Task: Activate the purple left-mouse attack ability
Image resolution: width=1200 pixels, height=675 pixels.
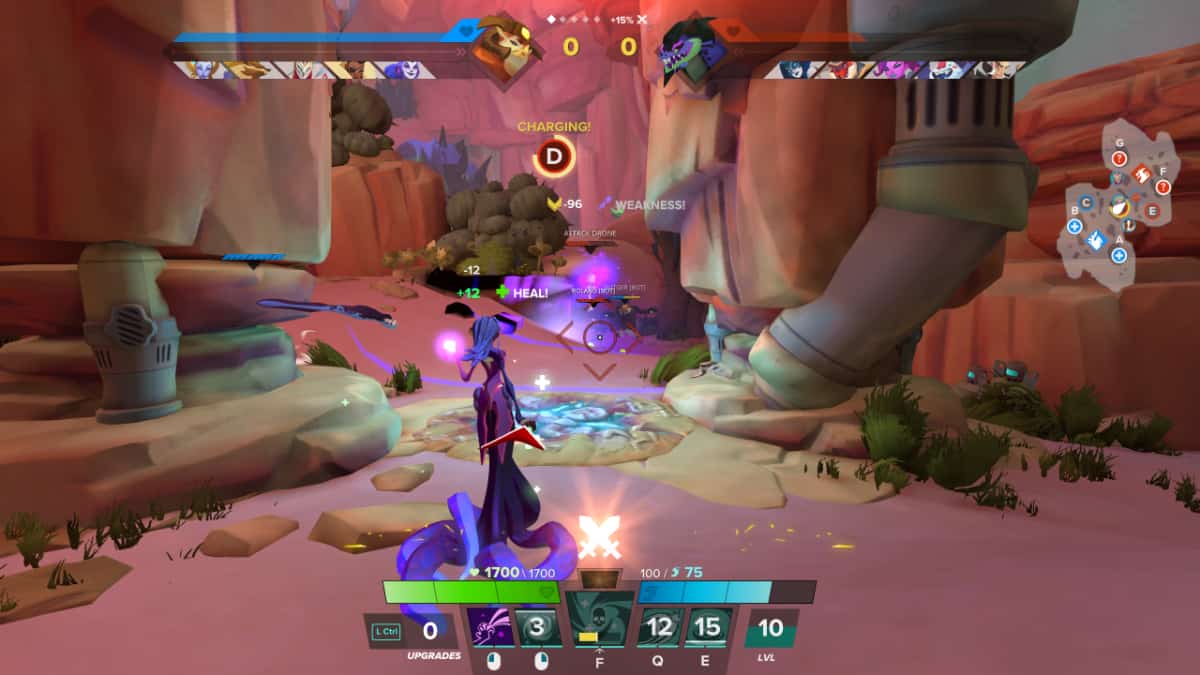Action: click(491, 629)
